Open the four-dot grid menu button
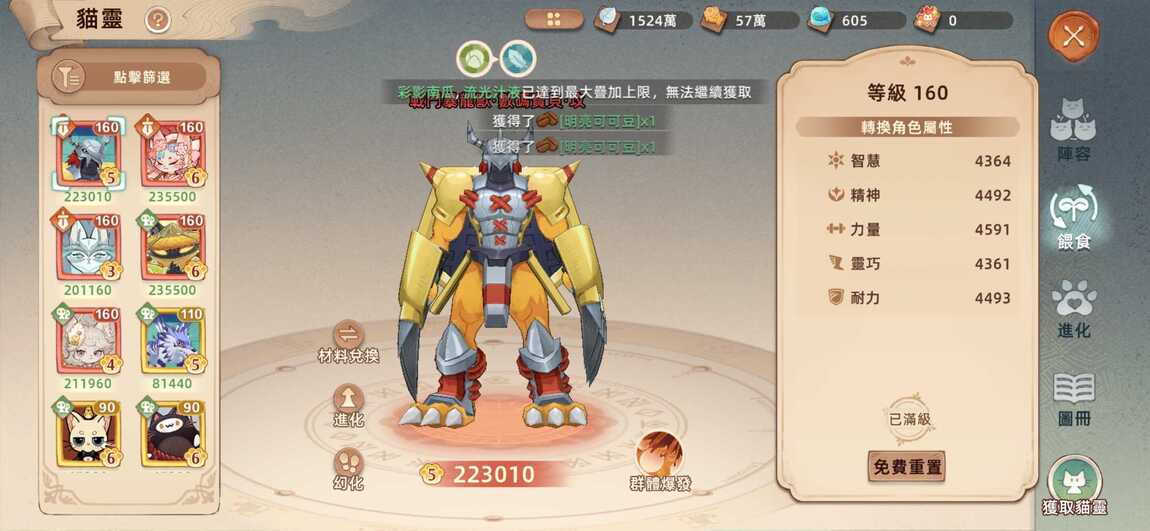This screenshot has height=531, width=1150. tap(553, 19)
